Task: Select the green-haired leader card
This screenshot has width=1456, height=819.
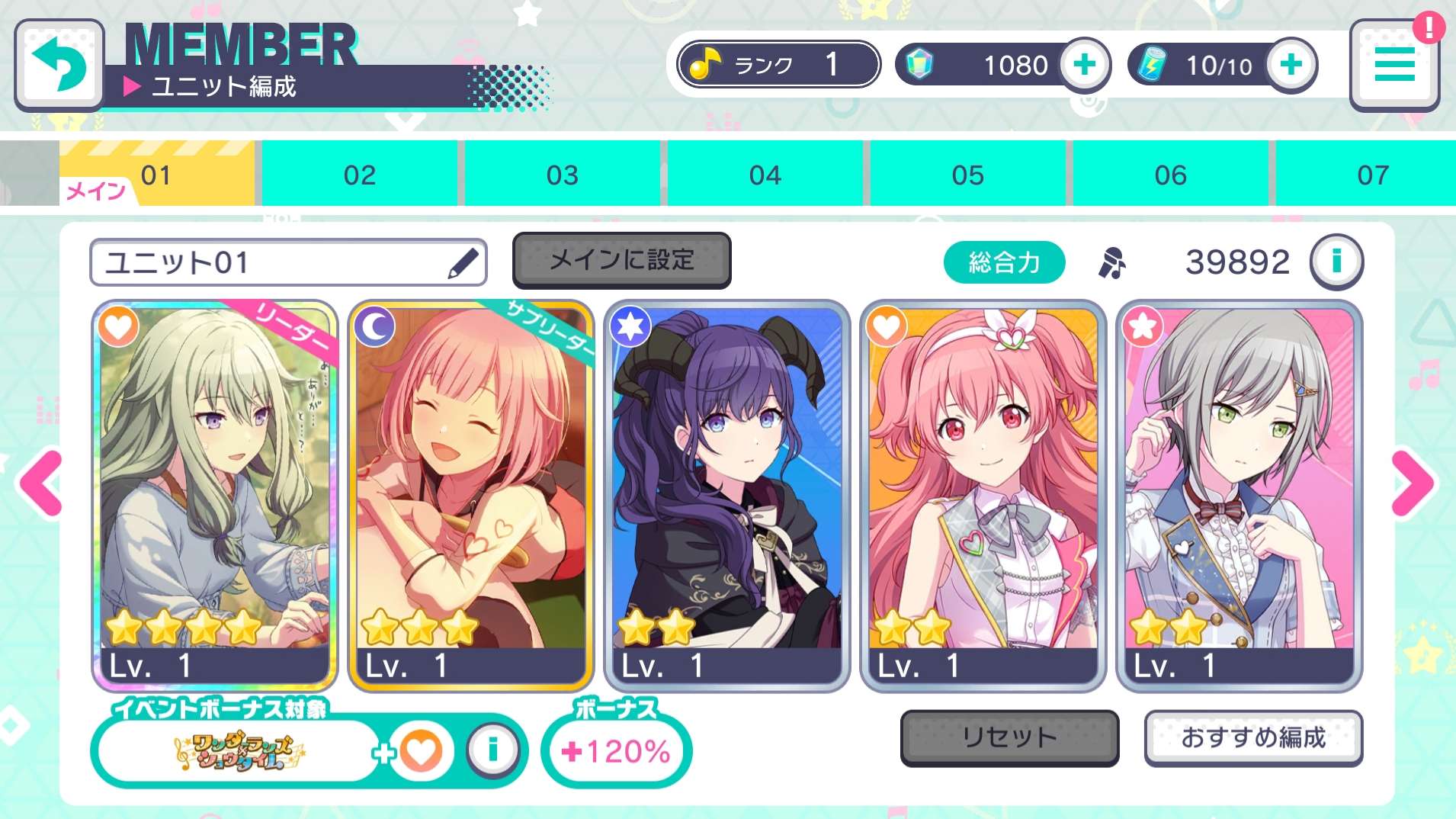Action: 215,496
